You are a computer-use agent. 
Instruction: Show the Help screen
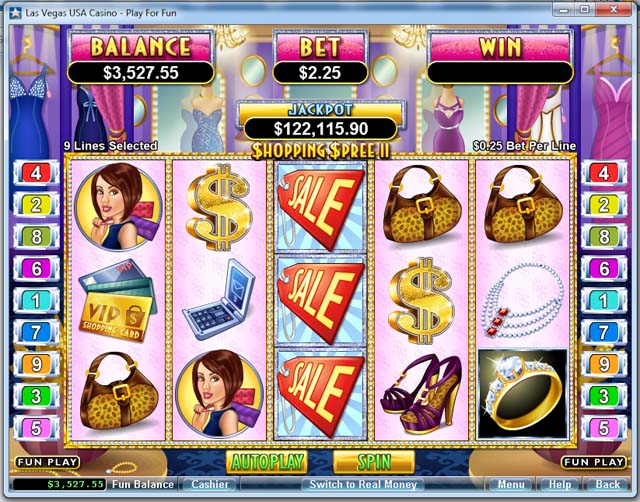(560, 484)
